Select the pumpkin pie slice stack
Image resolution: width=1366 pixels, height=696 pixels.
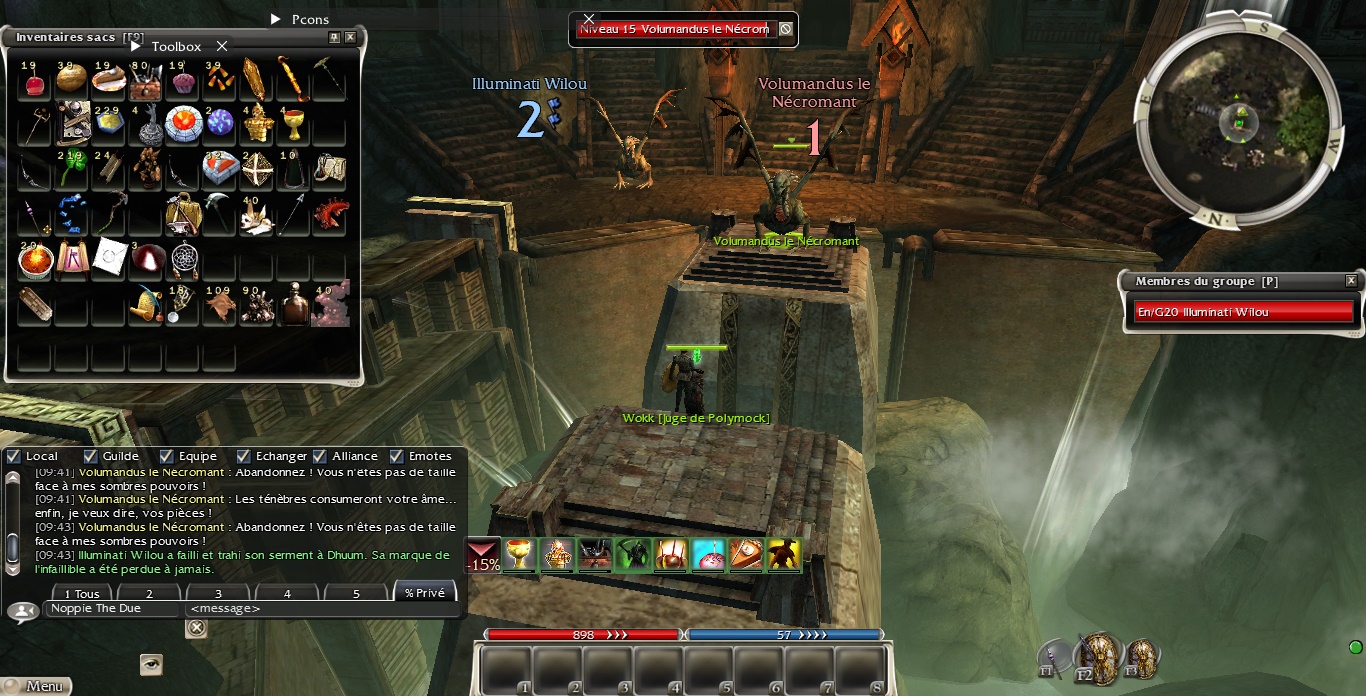[x=108, y=79]
